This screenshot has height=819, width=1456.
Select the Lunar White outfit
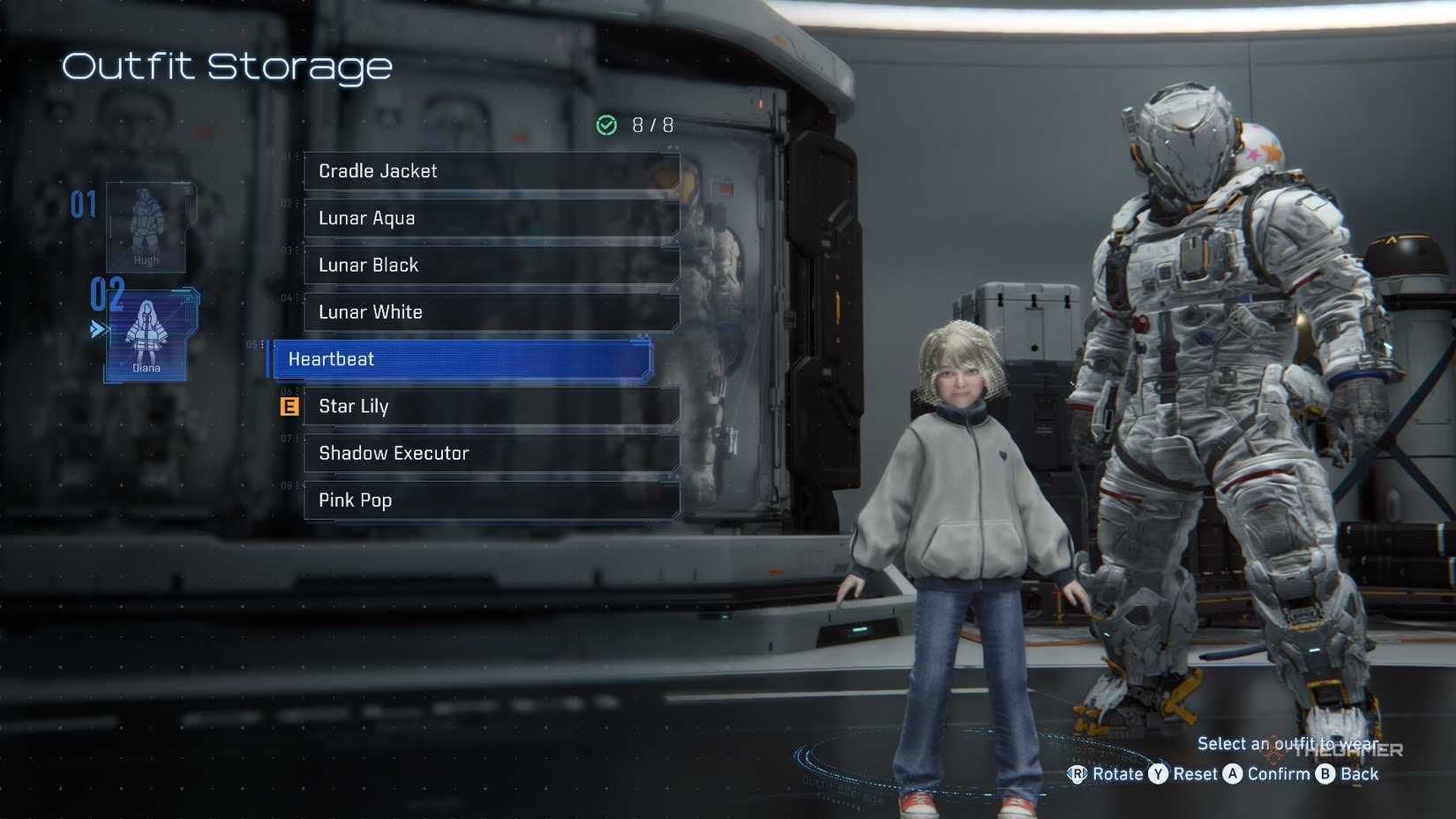pyautogui.click(x=491, y=312)
